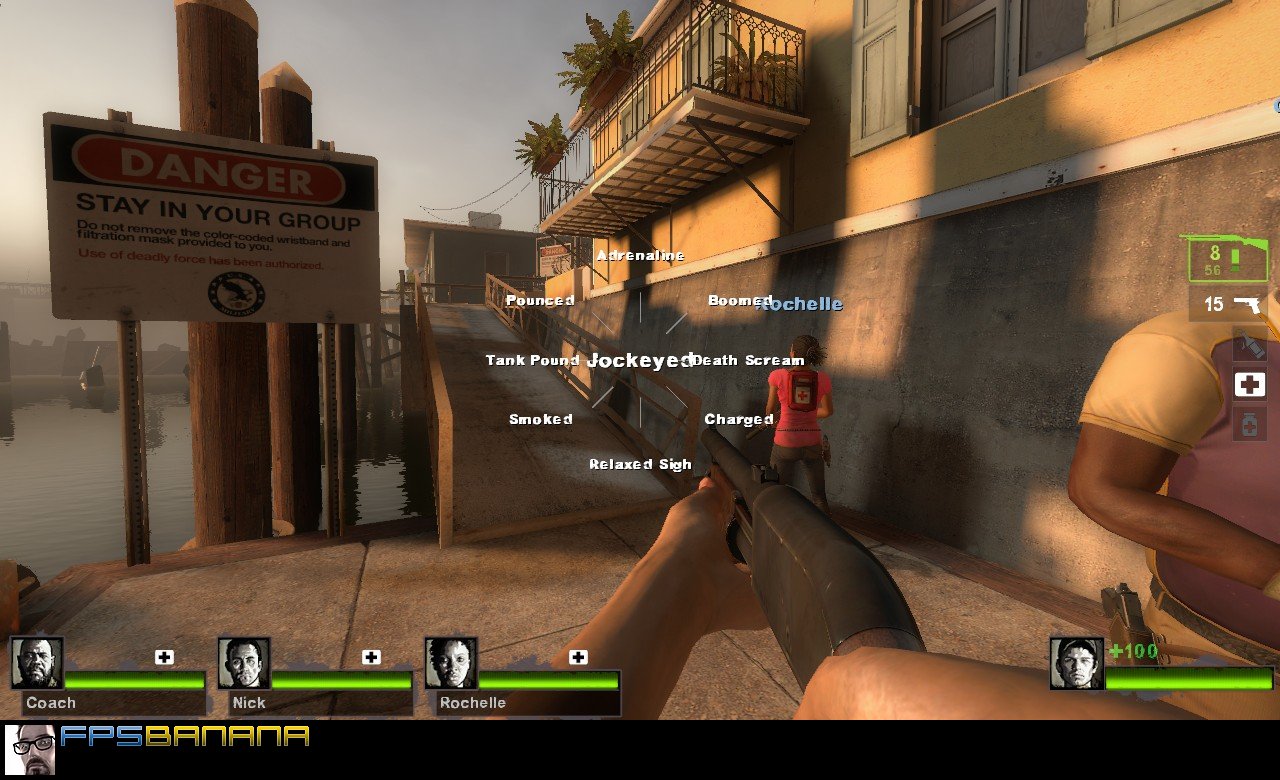
Task: Select the Jockeyed center vocalize option
Action: [x=638, y=359]
